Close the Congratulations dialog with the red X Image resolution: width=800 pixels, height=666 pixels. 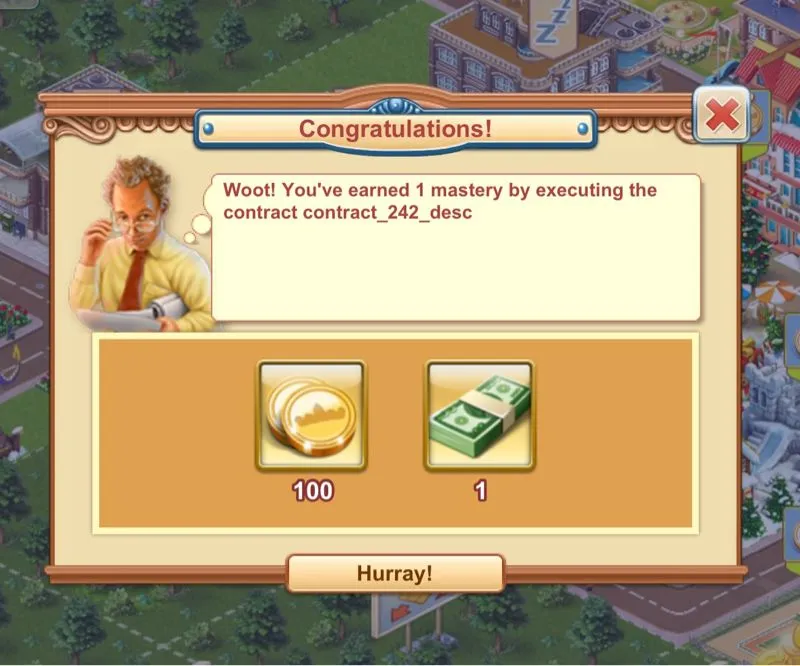[722, 118]
